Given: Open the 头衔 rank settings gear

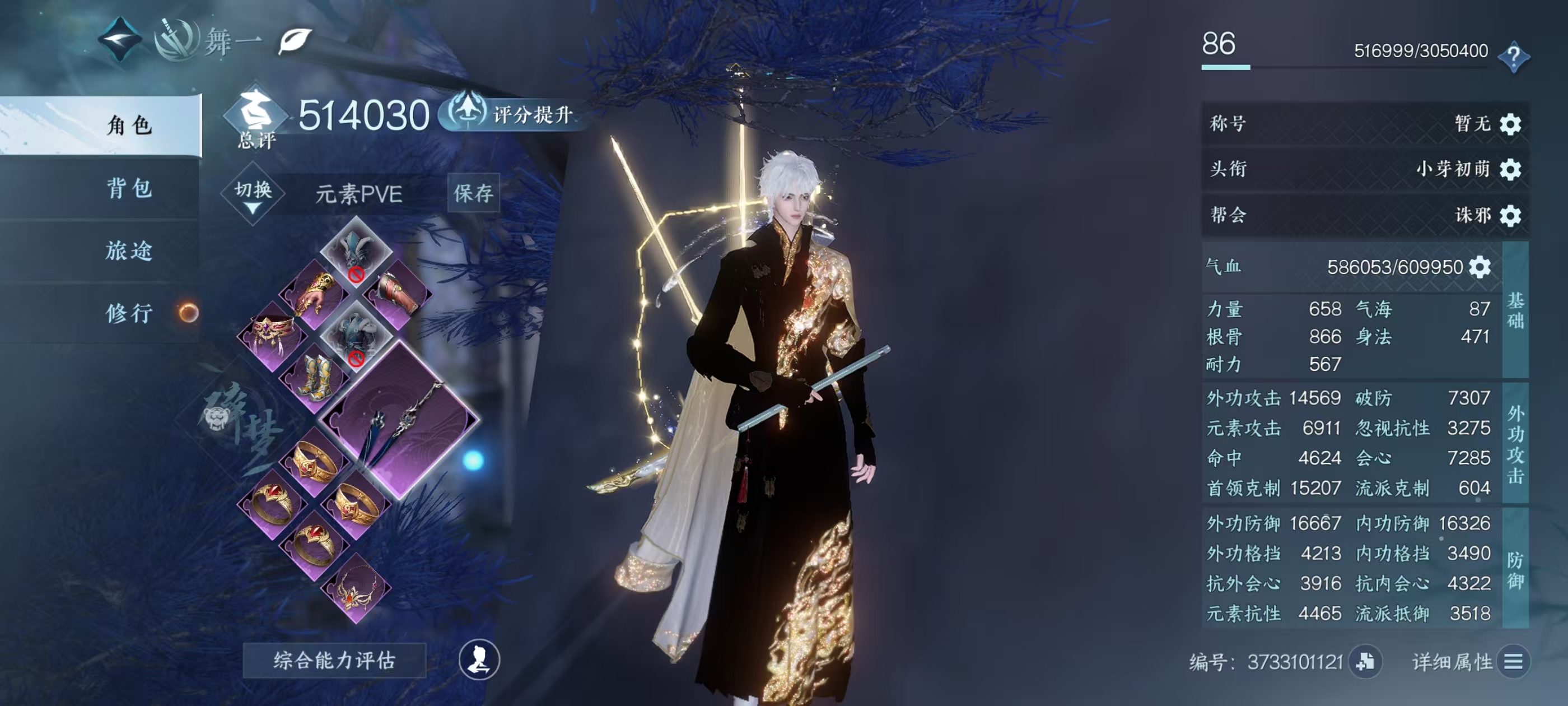Looking at the screenshot, I should coord(1510,169).
